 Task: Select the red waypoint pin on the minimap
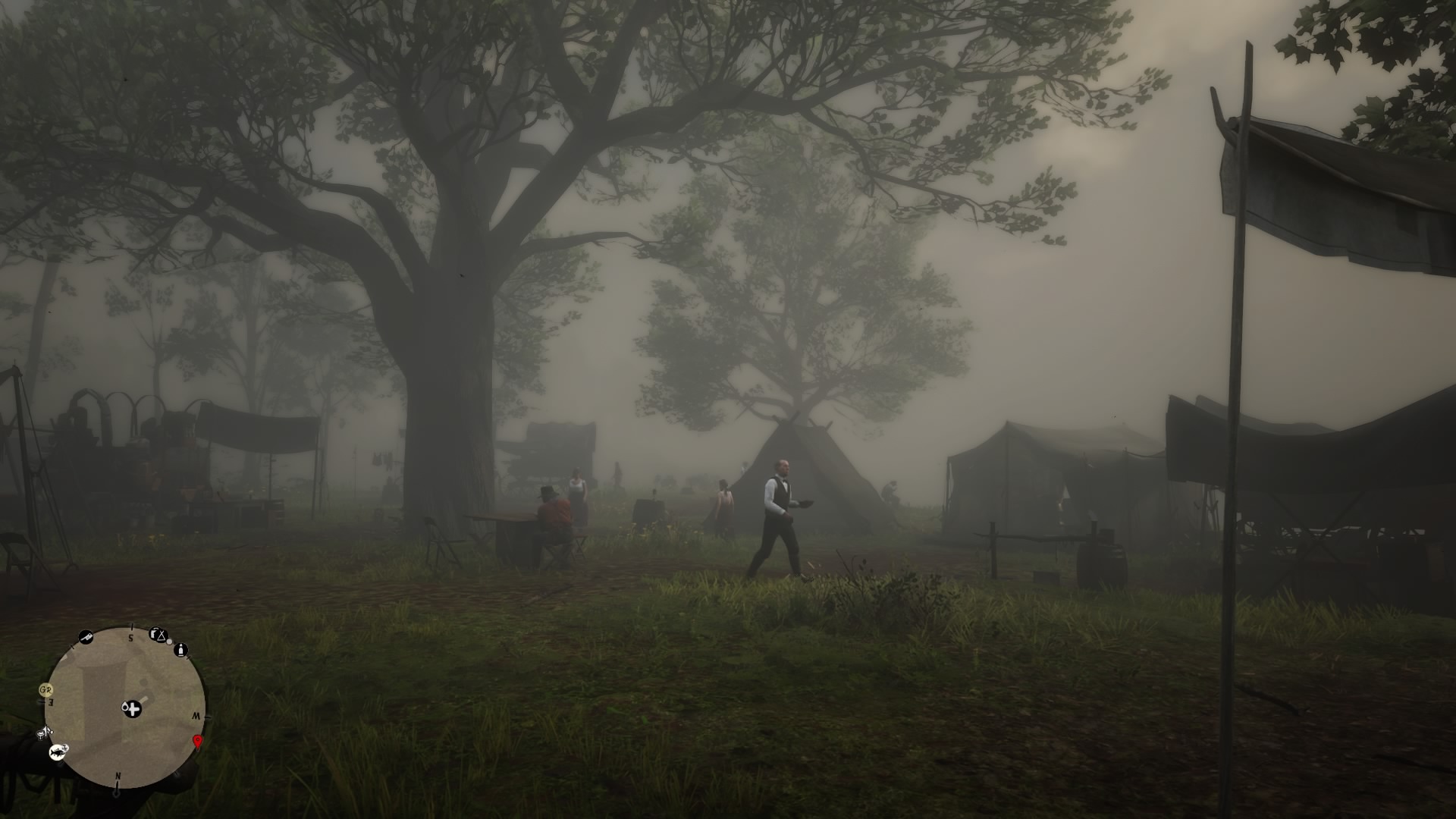[198, 742]
